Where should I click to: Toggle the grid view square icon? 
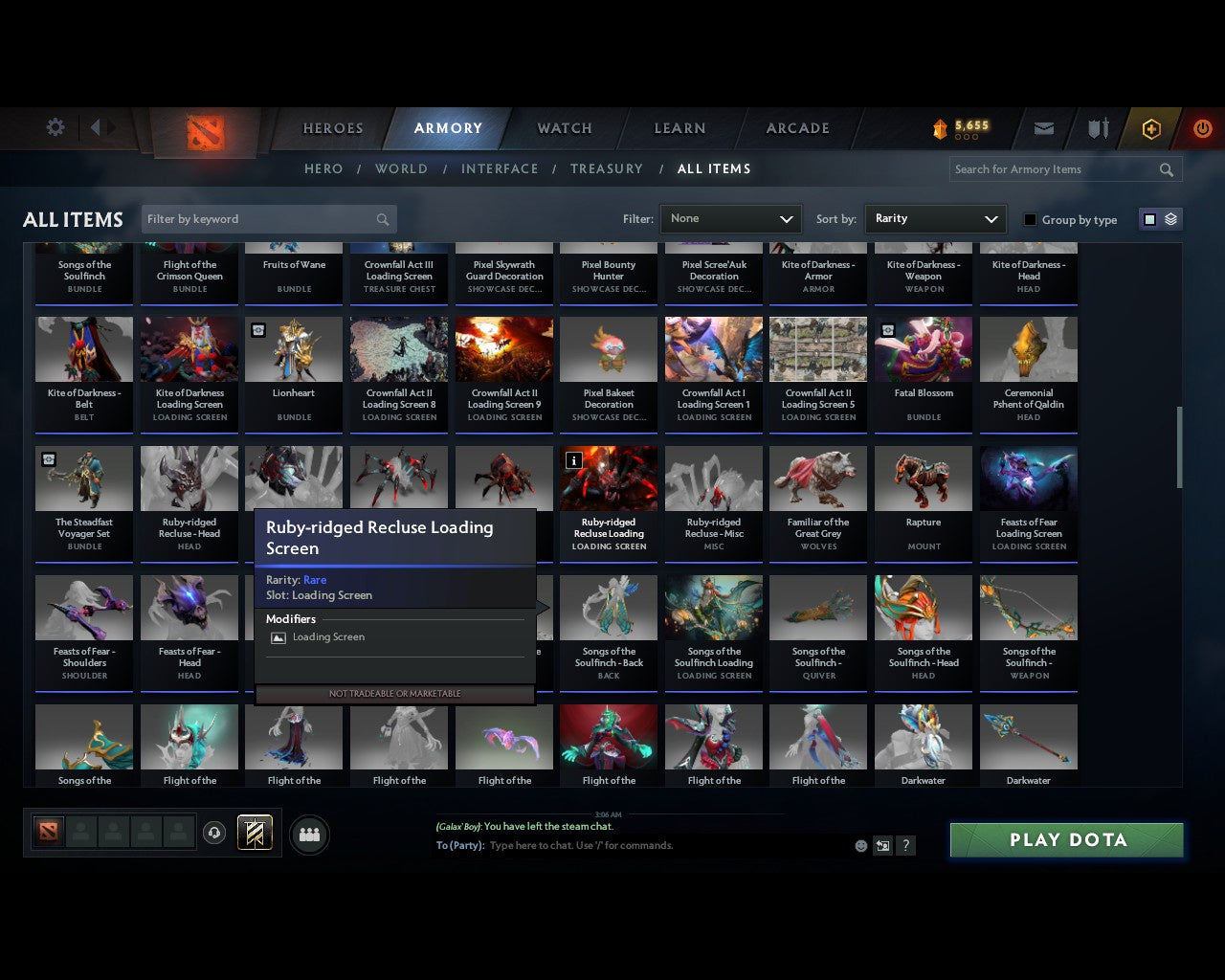[1149, 218]
